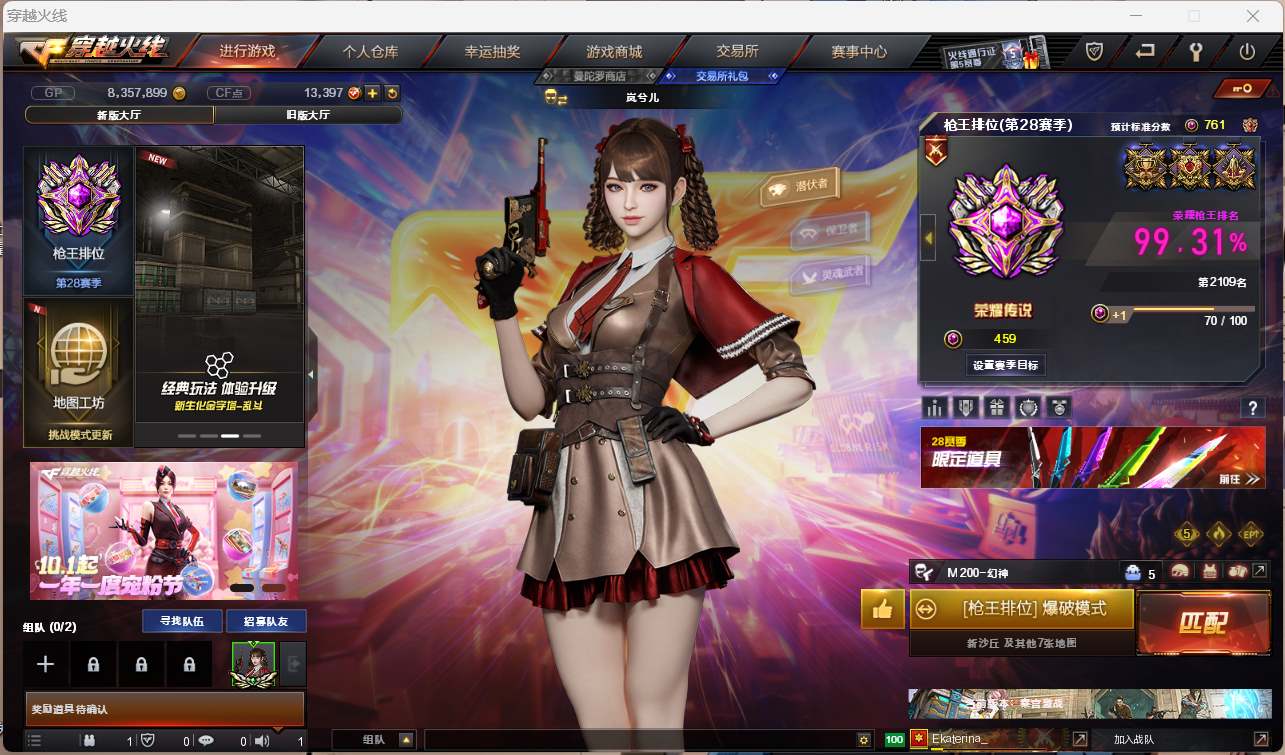Viewport: 1285px width, 755px height.
Task: Choose 寻找队伍 to find a team
Action: (x=182, y=621)
